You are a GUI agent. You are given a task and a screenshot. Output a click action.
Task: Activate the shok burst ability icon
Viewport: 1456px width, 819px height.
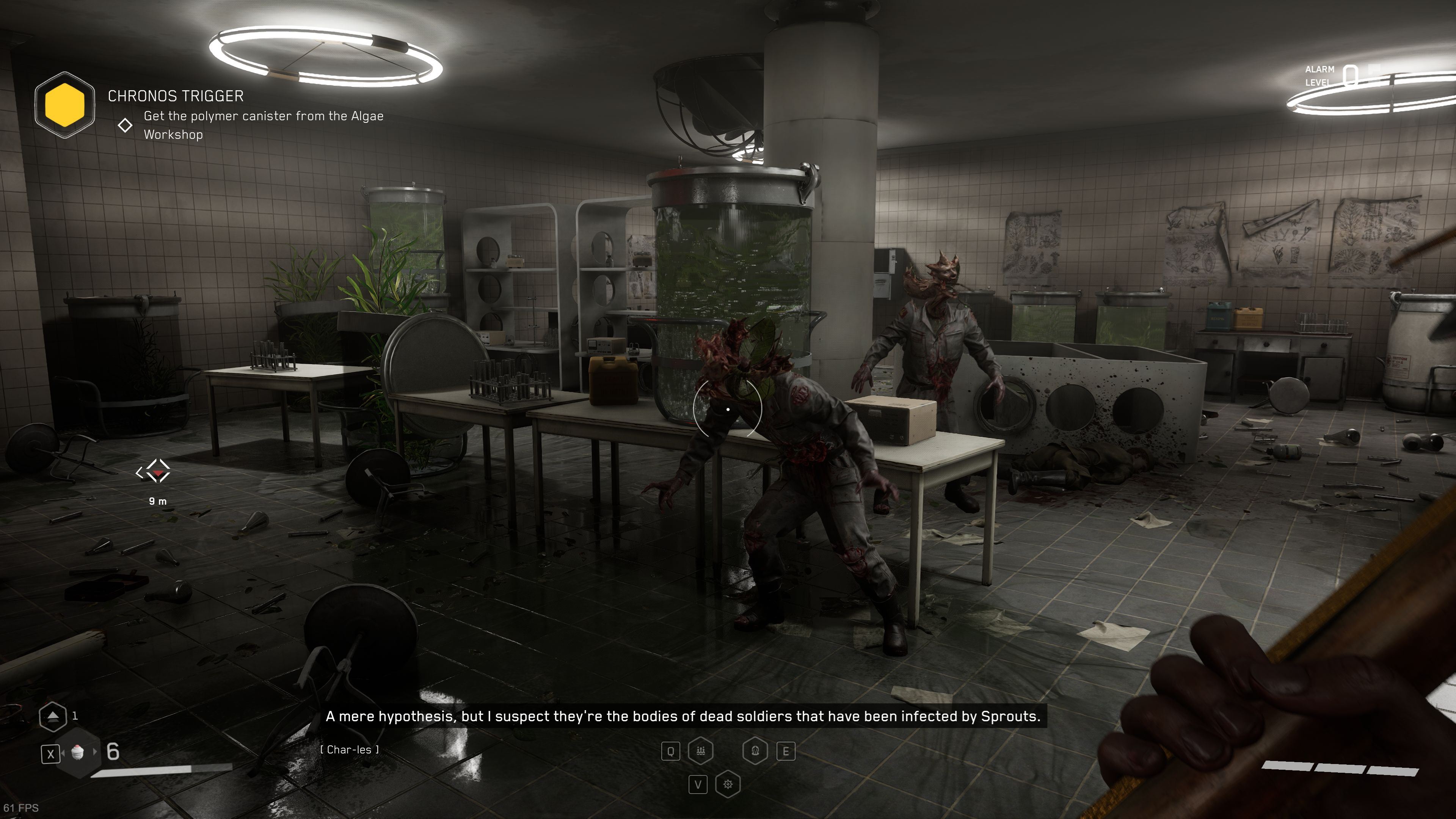[728, 784]
